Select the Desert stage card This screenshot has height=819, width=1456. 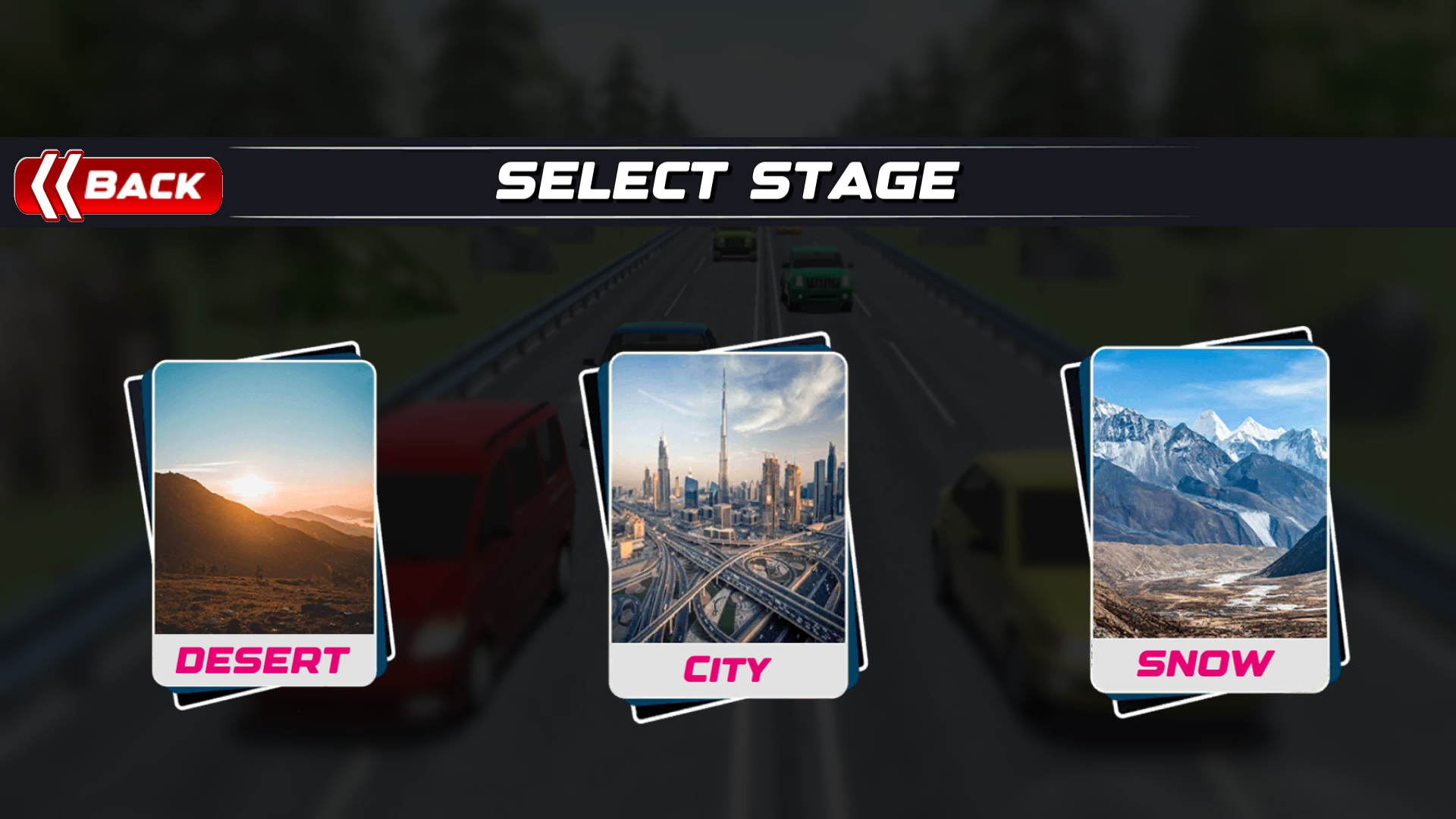click(x=264, y=523)
